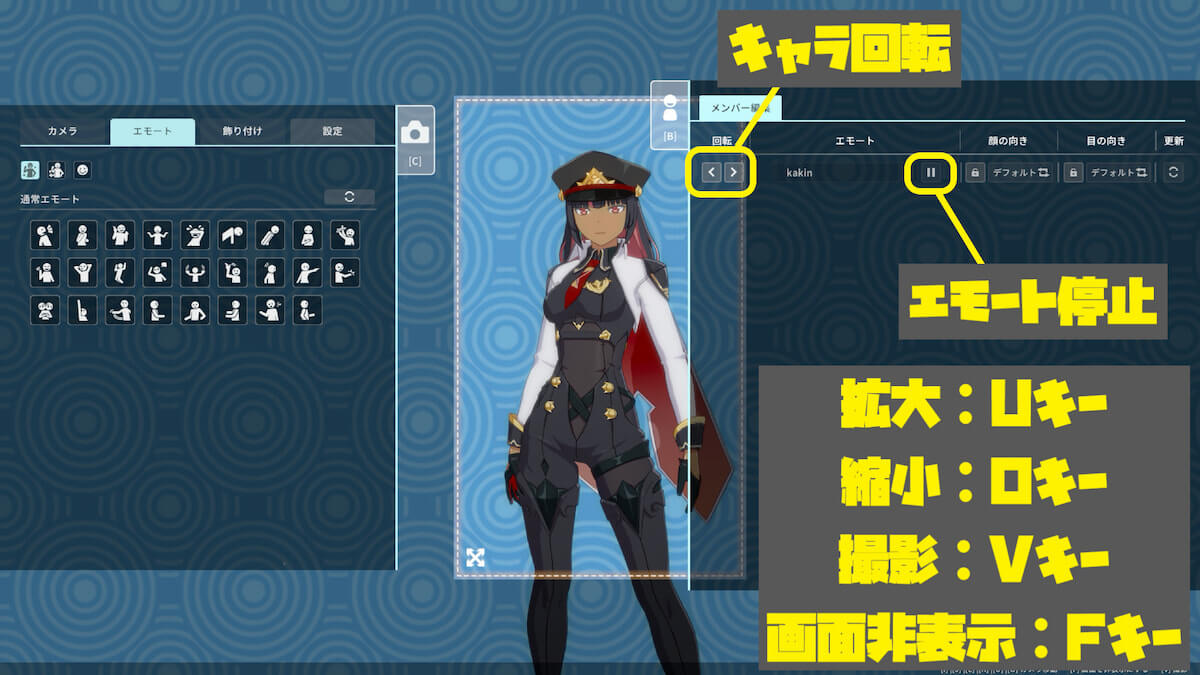
Task: Pause the emote for kakin
Action: (931, 173)
